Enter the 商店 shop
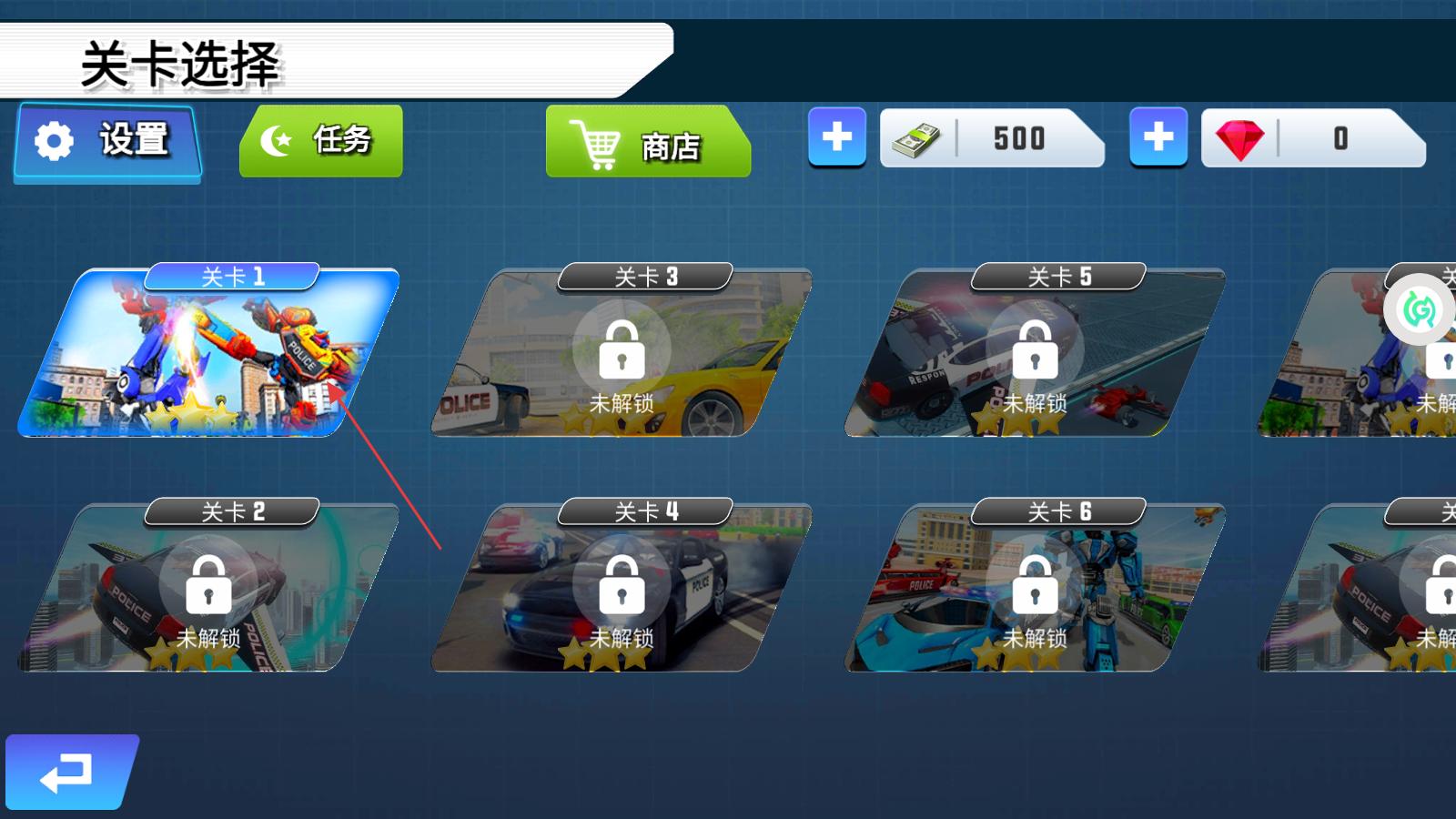This screenshot has width=1456, height=819. click(x=647, y=143)
